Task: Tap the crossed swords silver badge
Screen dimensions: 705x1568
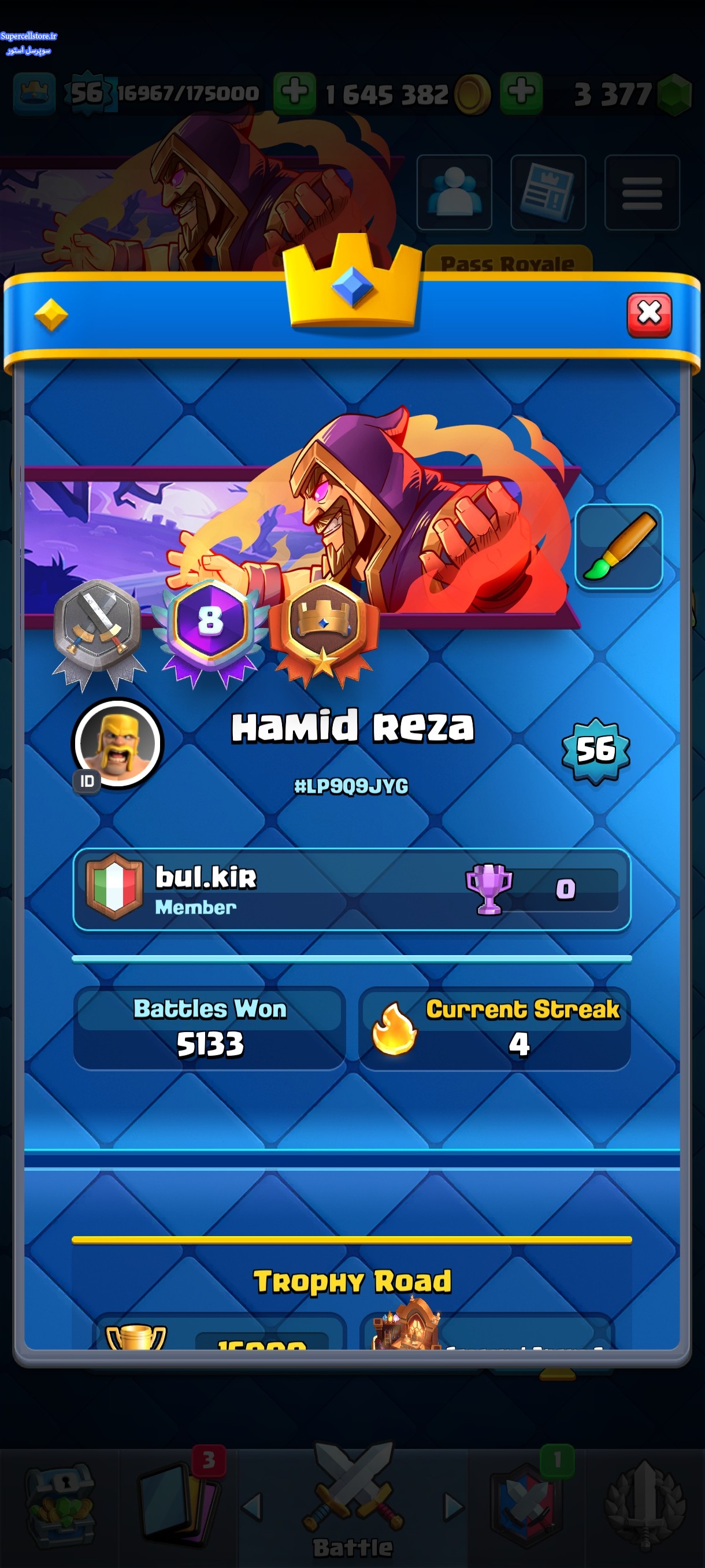Action: coord(98,627)
